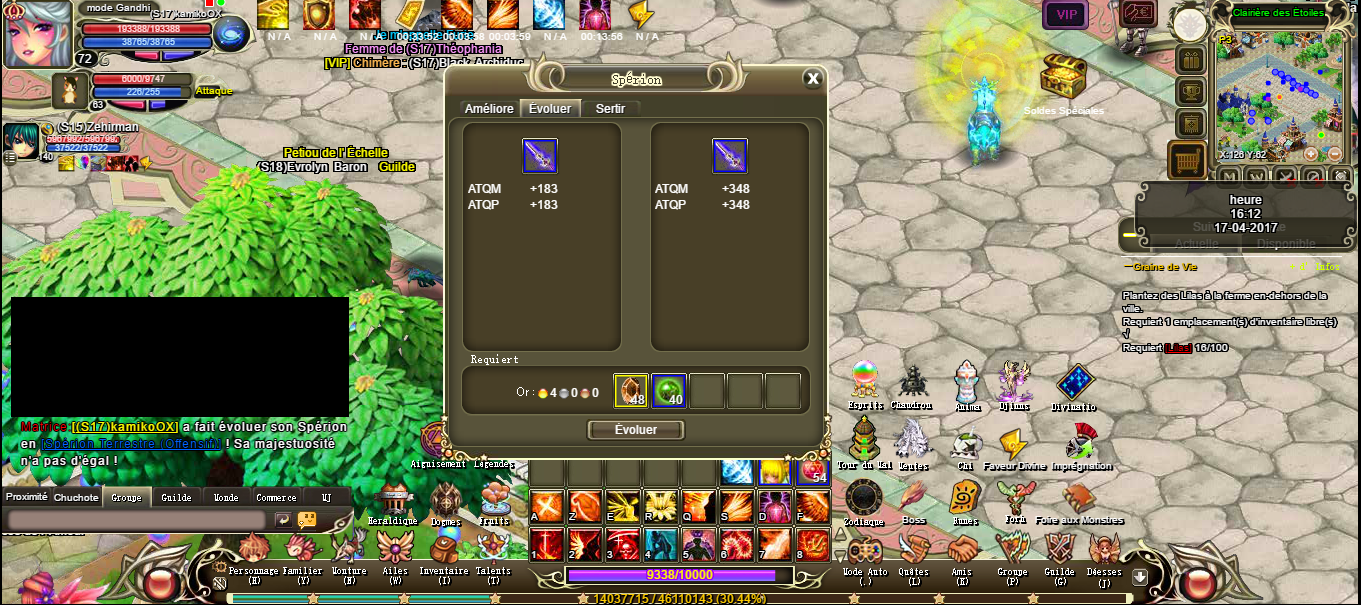Open the Inventaire bag
The height and width of the screenshot is (605, 1361).
(x=444, y=550)
